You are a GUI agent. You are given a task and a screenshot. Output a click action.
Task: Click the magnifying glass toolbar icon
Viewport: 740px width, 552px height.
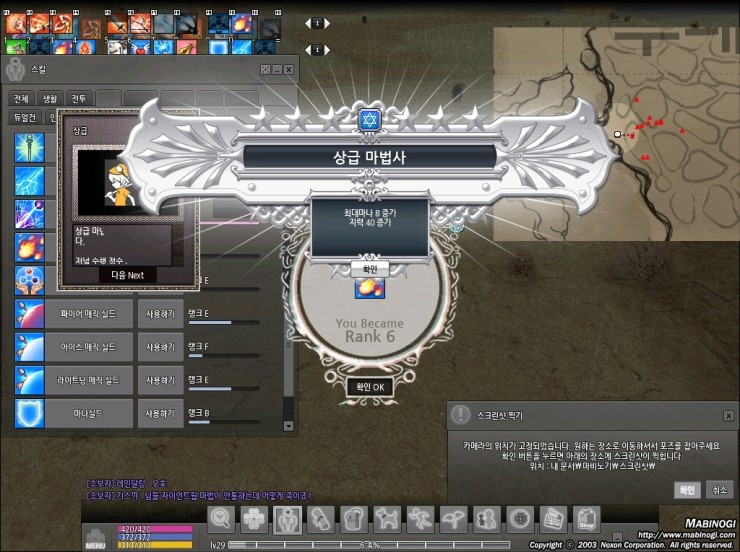tap(222, 519)
